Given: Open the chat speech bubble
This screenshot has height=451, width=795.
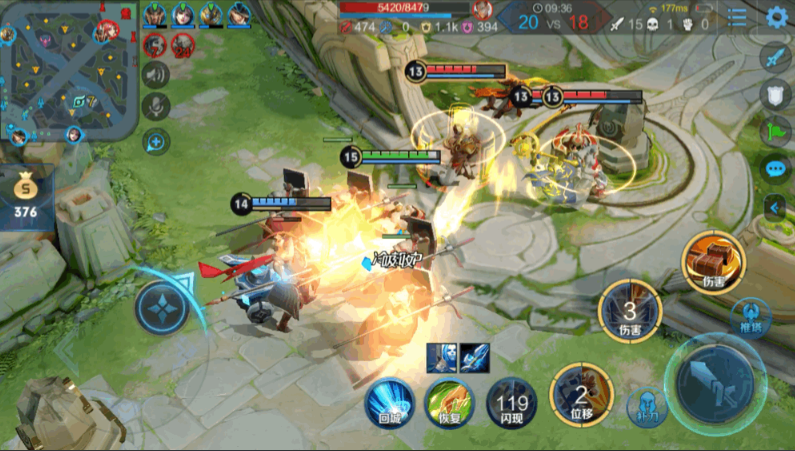Looking at the screenshot, I should click(776, 168).
